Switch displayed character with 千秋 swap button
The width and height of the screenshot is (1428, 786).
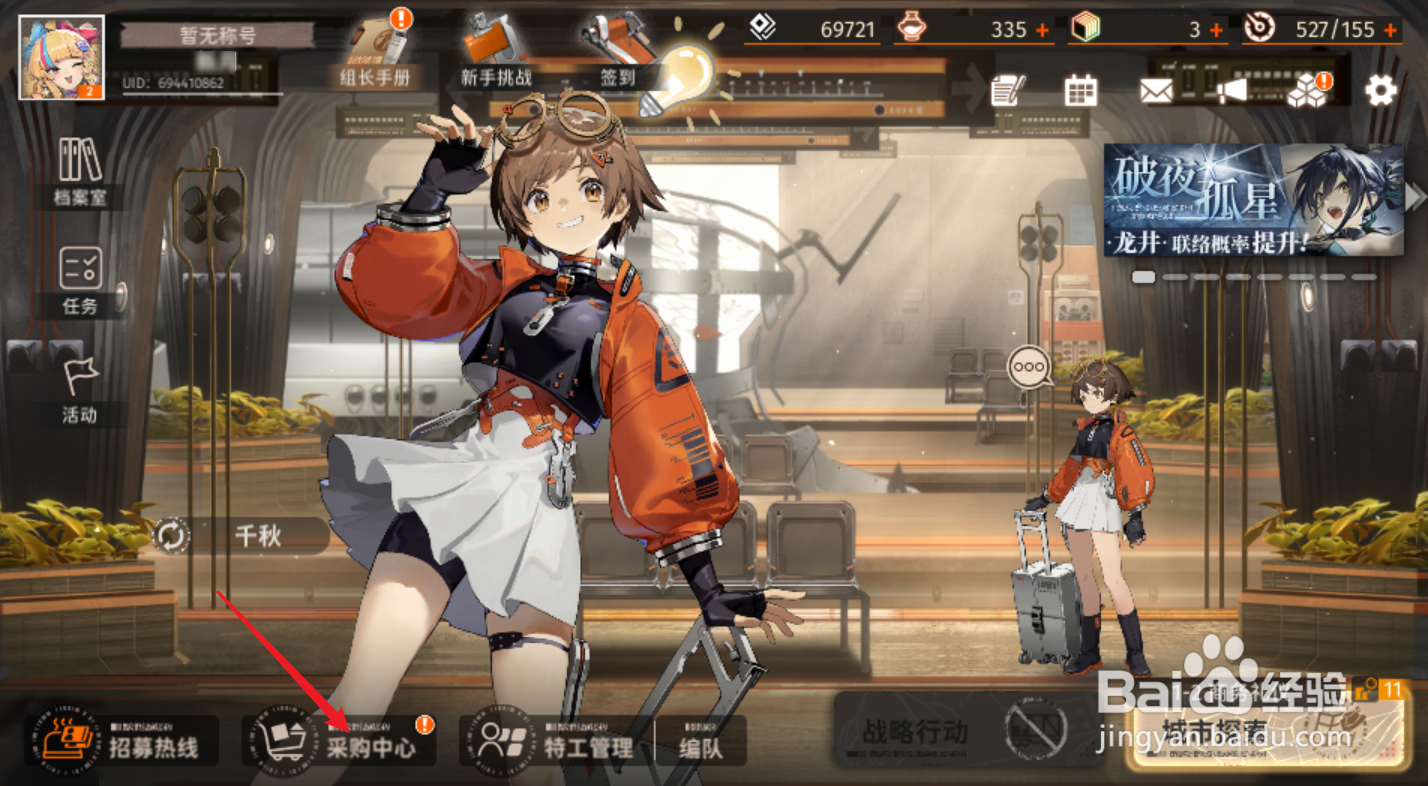point(172,536)
